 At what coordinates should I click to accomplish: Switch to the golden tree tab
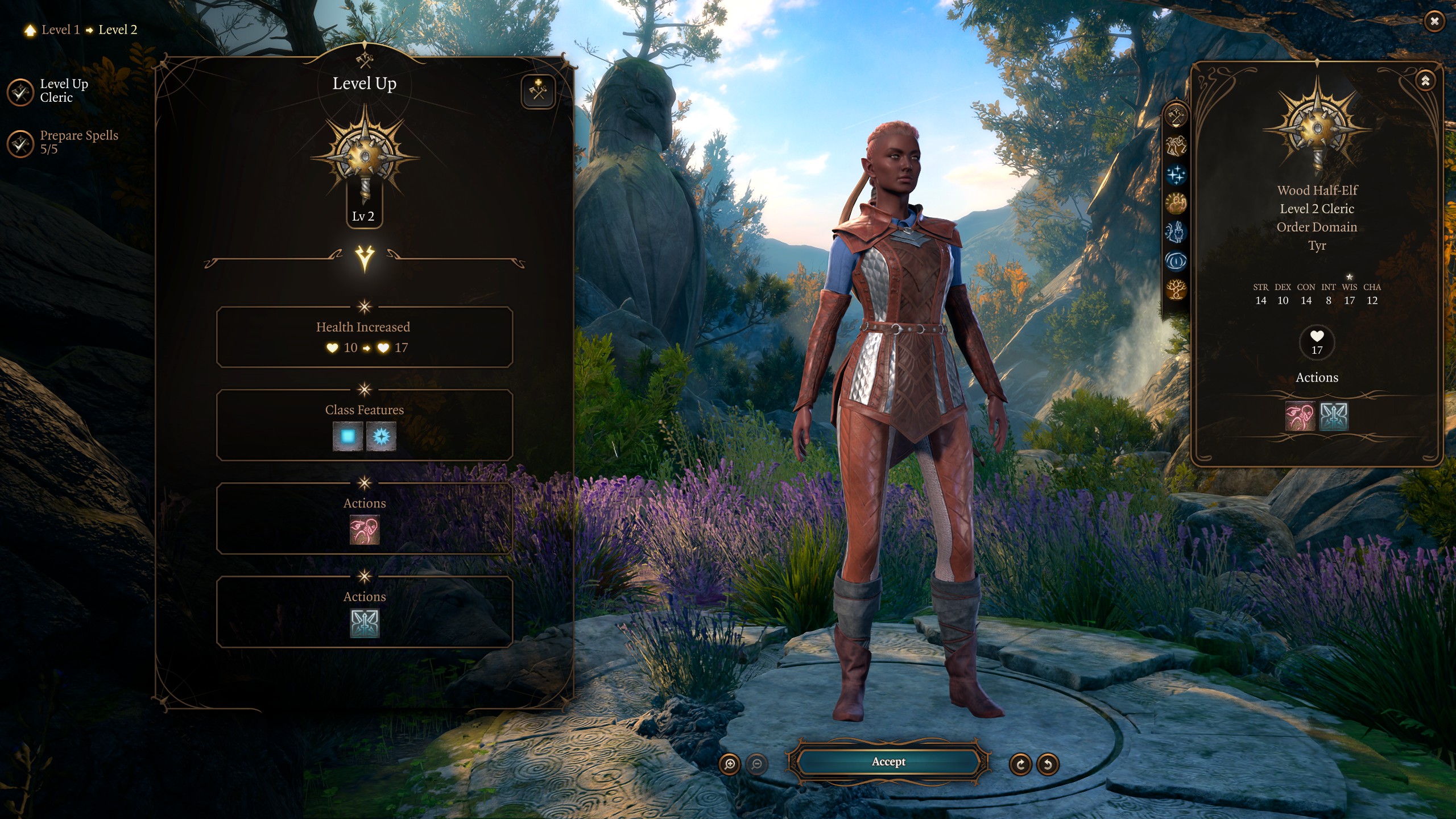[x=1176, y=290]
